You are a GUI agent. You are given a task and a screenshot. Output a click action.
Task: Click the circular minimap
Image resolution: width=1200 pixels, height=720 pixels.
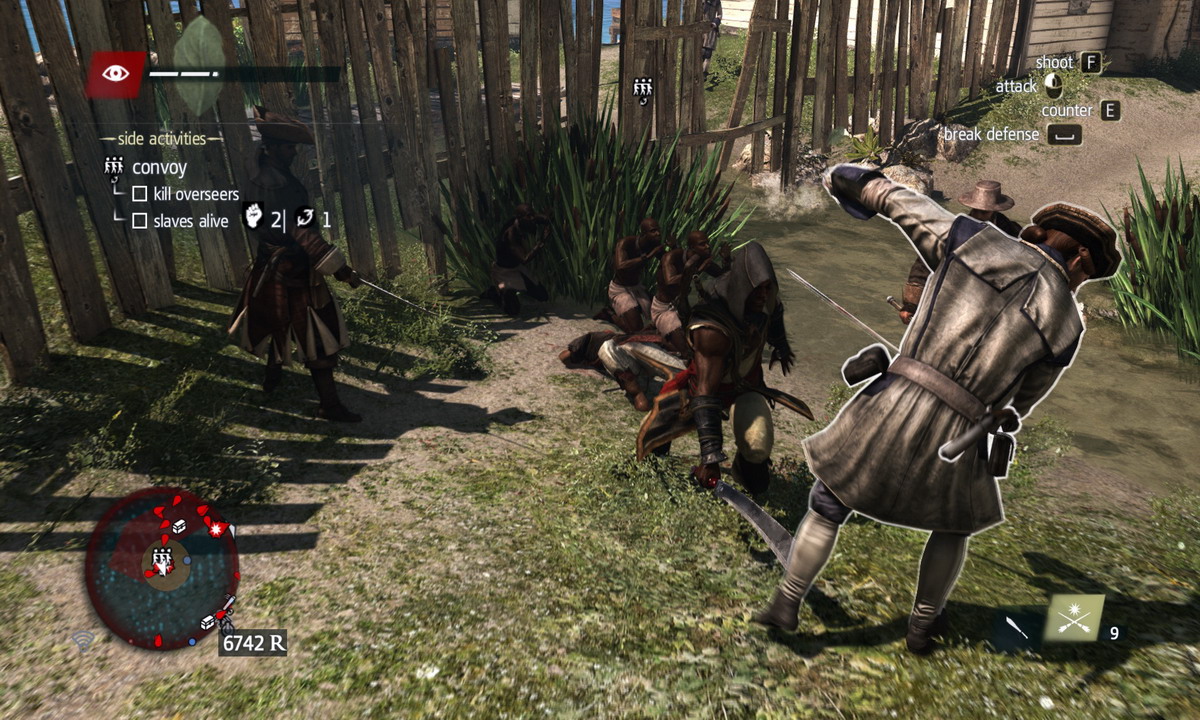tap(161, 565)
